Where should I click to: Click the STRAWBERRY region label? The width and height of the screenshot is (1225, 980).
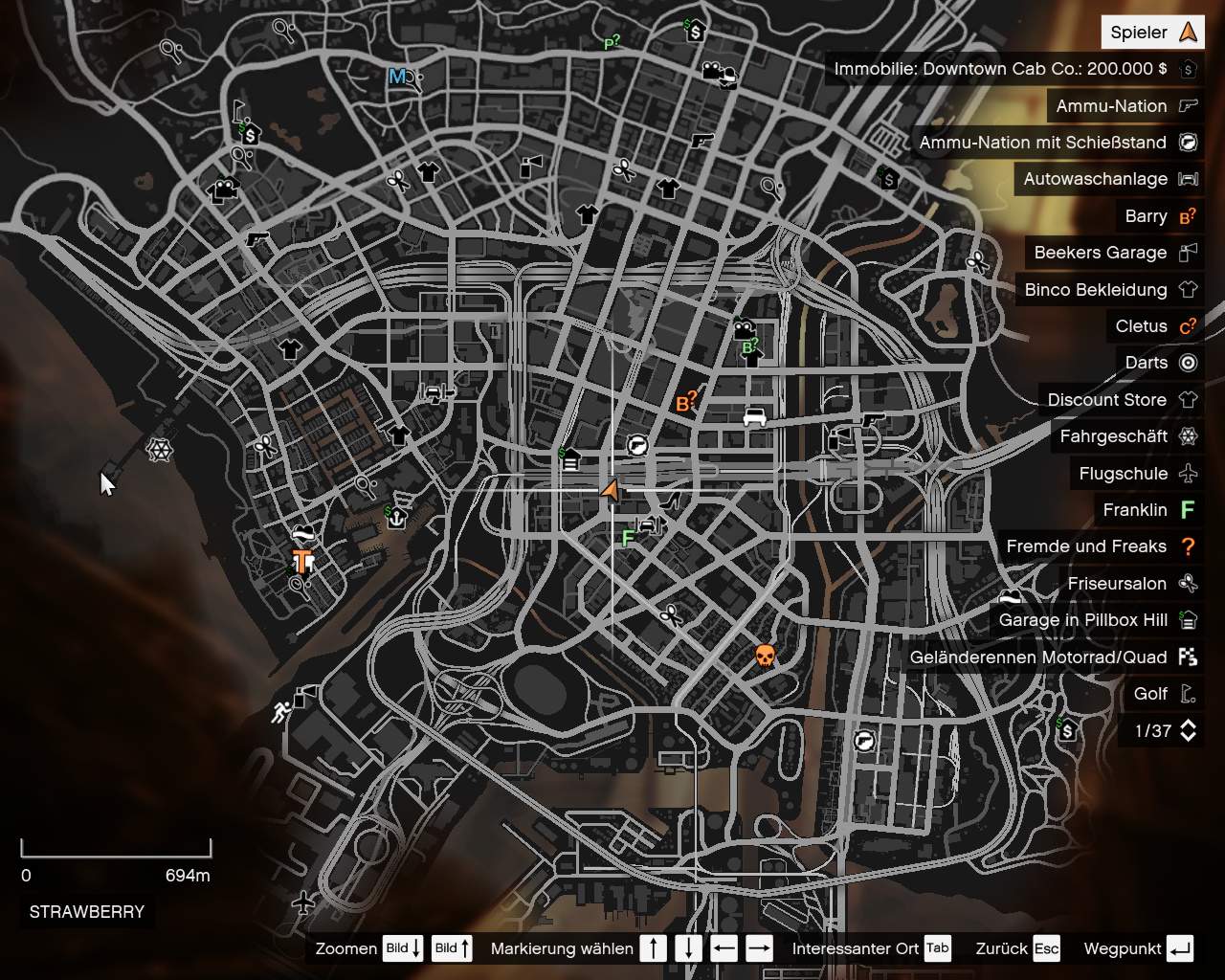click(x=85, y=912)
